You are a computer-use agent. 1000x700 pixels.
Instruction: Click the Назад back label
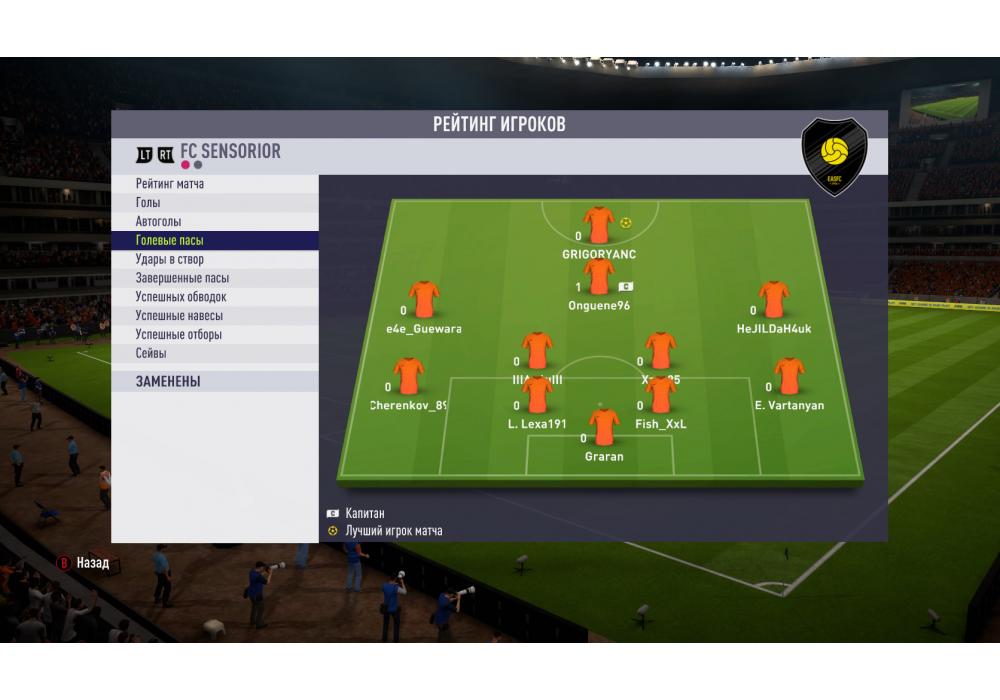click(x=92, y=564)
